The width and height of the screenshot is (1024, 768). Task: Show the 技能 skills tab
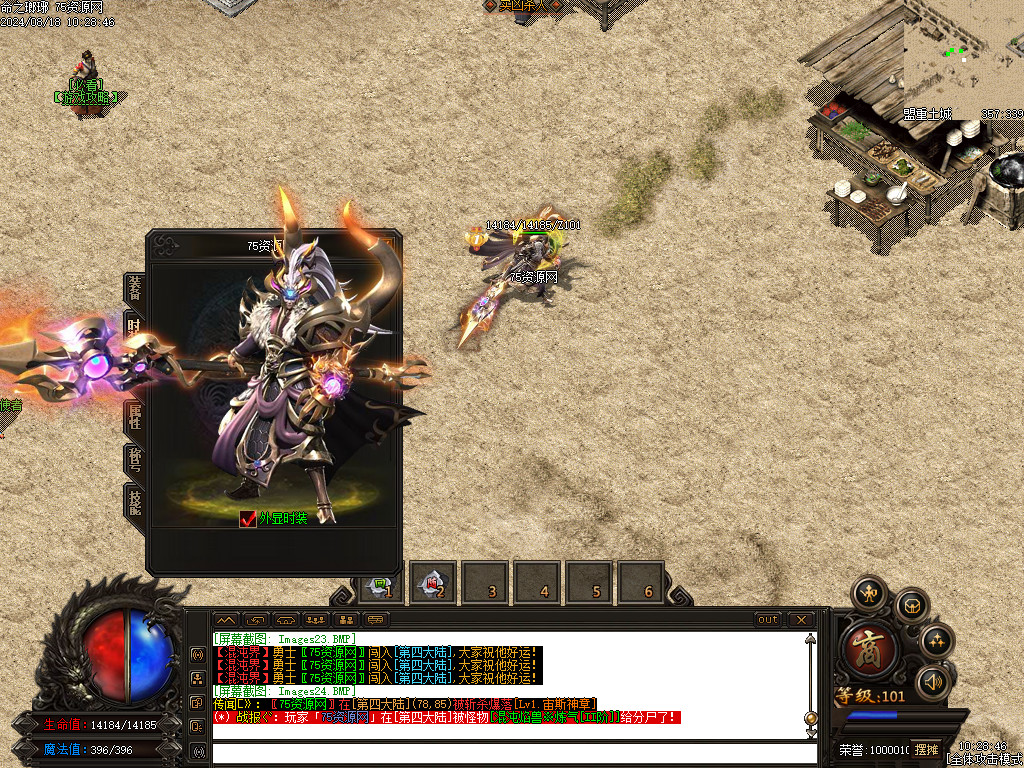coord(134,502)
